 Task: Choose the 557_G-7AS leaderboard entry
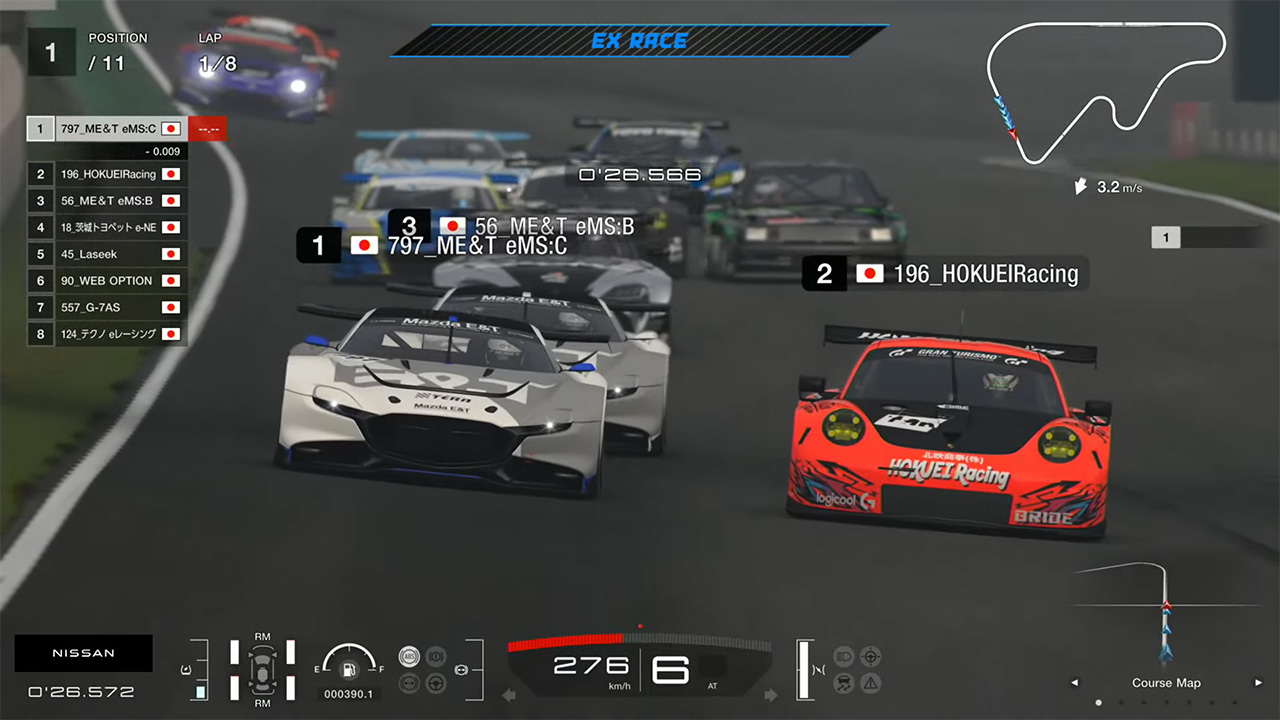(x=107, y=307)
